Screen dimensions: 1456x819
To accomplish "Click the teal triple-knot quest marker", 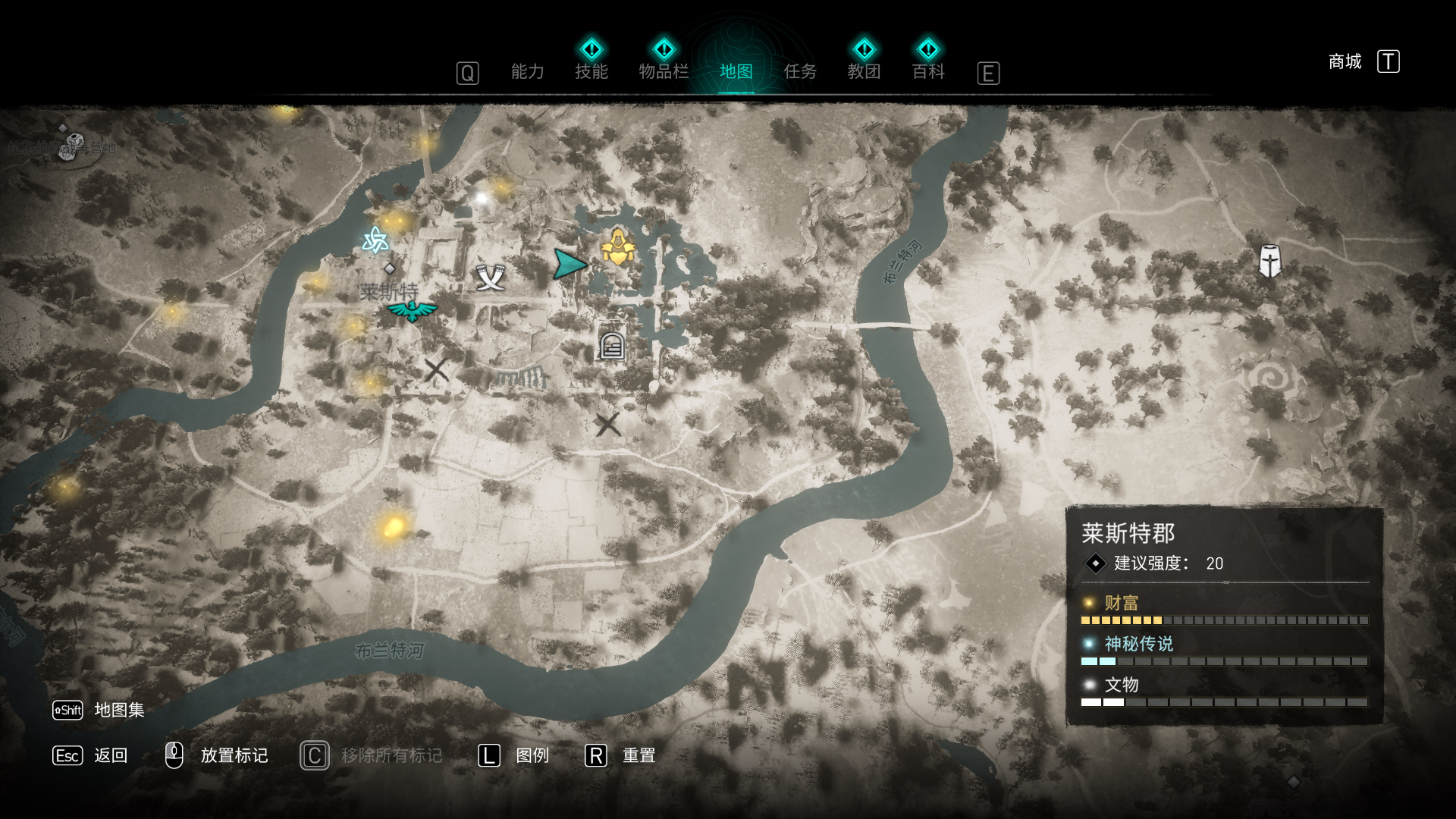I will (375, 240).
